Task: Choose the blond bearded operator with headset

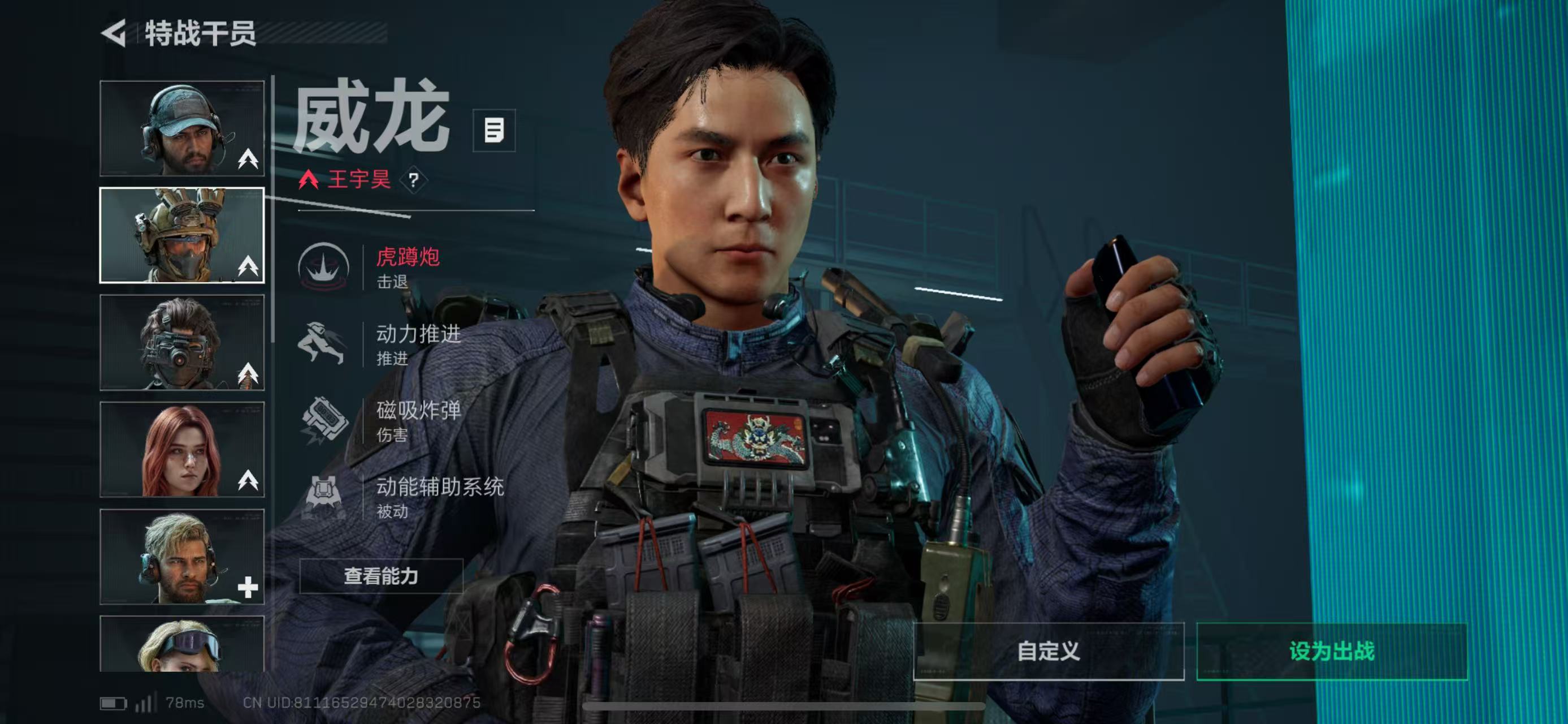Action: 182,557
